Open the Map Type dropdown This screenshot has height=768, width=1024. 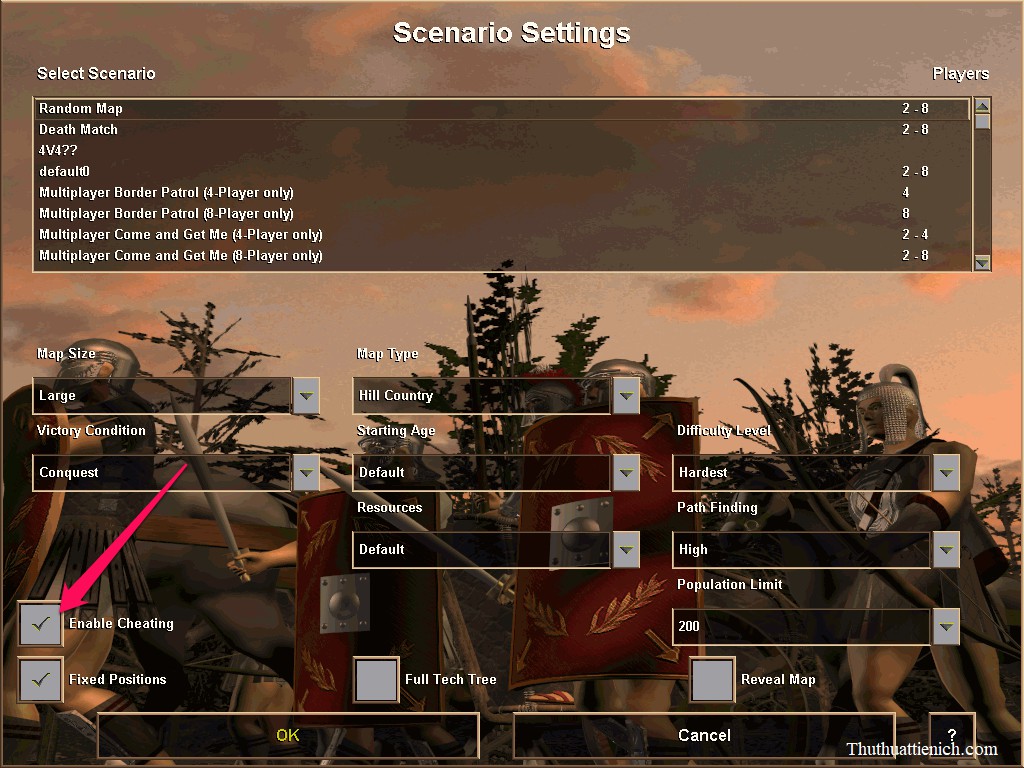(626, 396)
